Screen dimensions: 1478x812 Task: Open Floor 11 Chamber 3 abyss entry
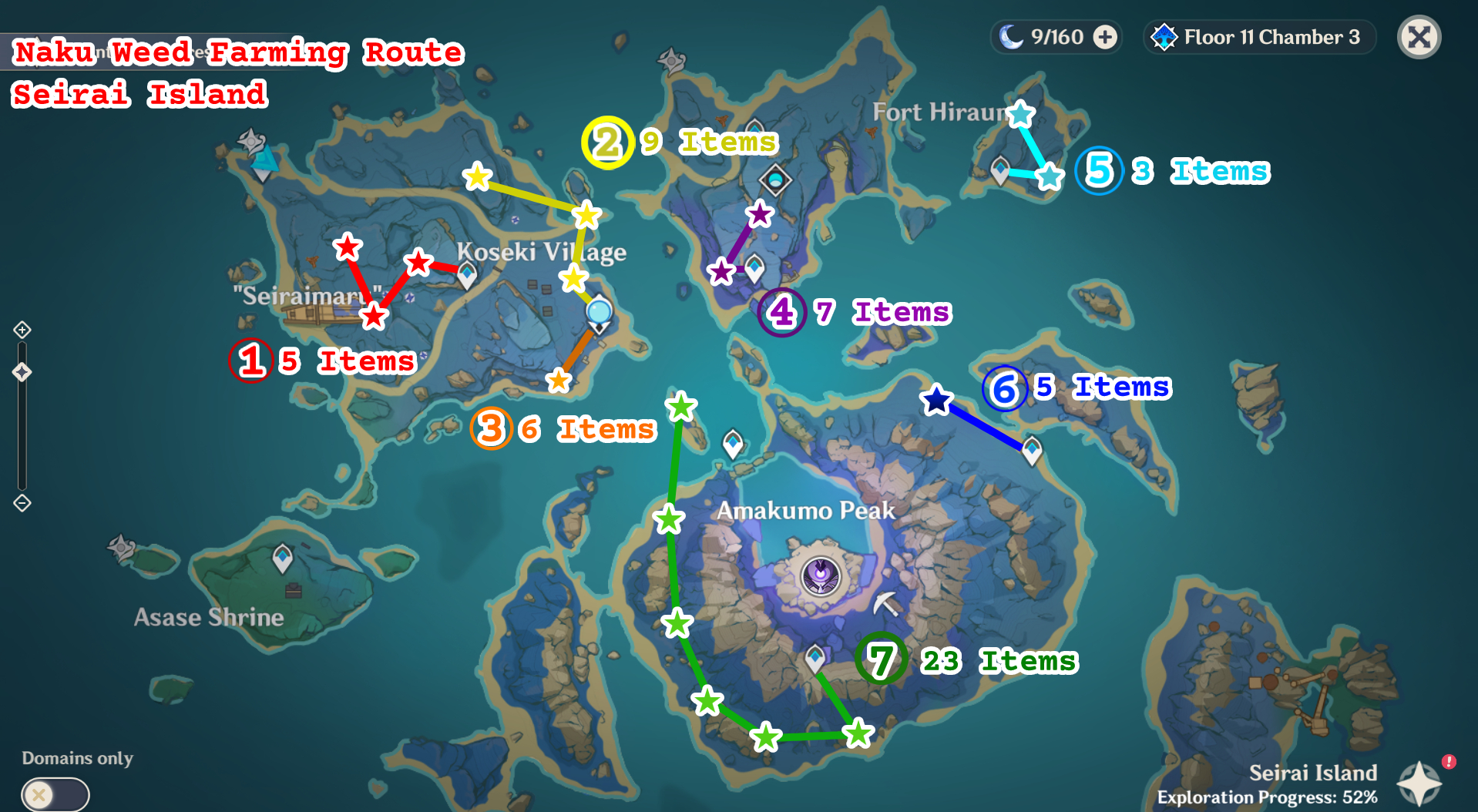tap(1258, 36)
